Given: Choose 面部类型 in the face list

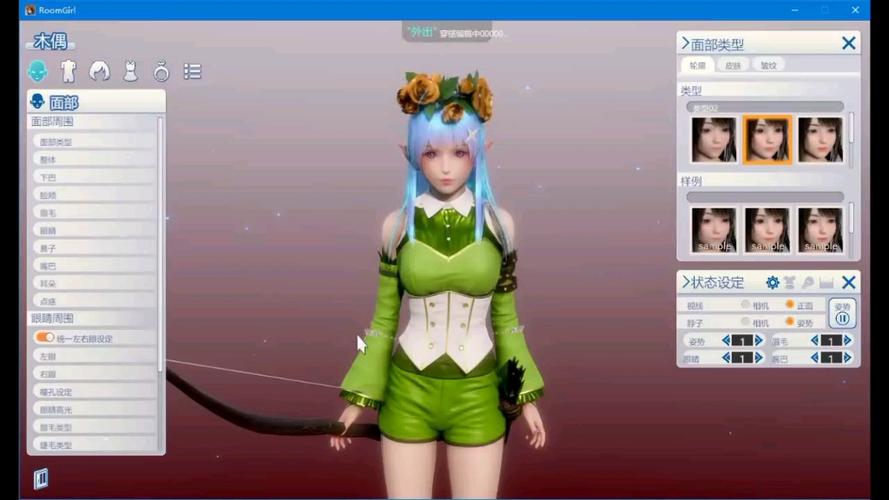Looking at the screenshot, I should (x=93, y=142).
